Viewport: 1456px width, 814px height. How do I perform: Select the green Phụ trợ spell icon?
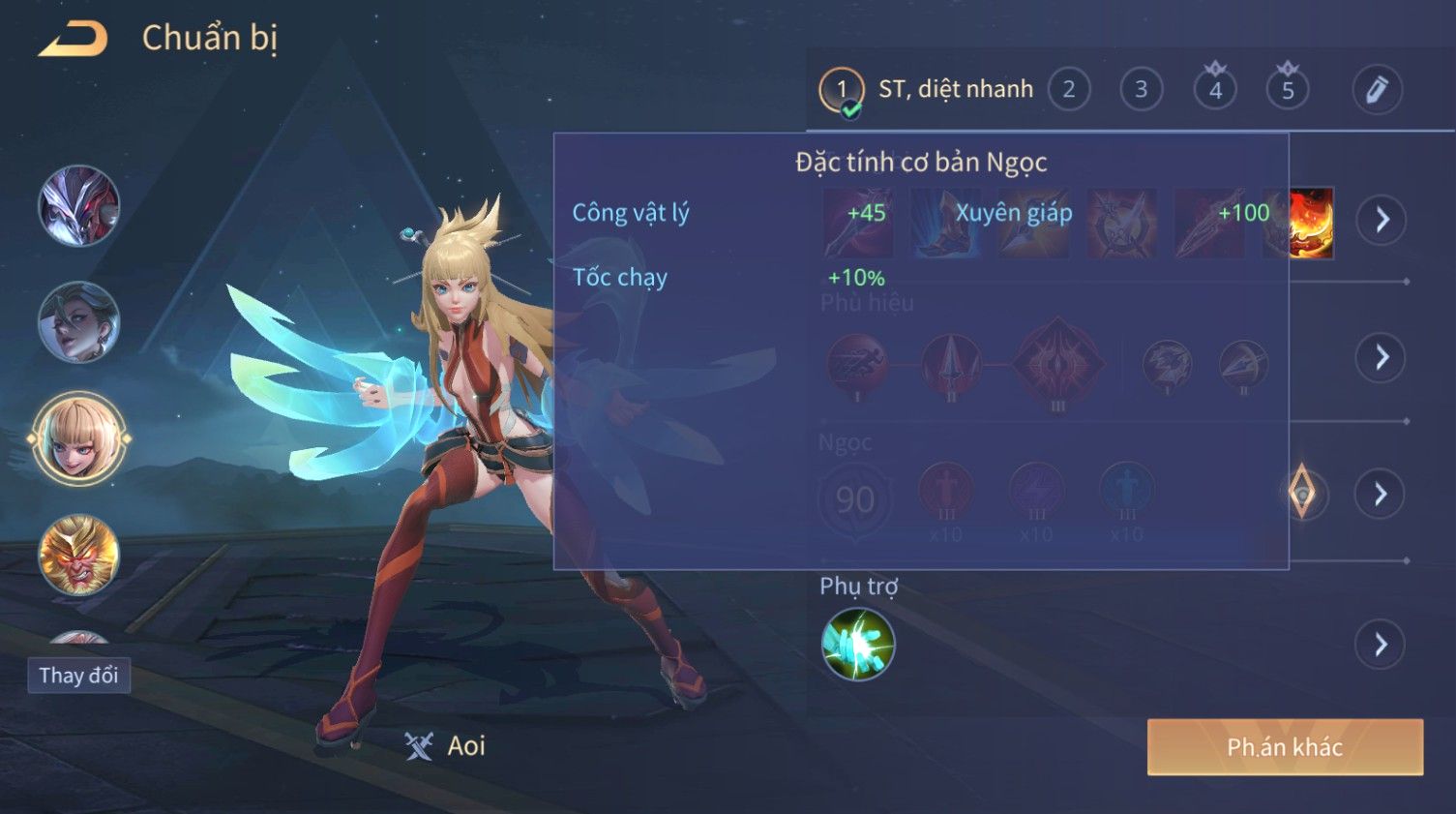pyautogui.click(x=857, y=645)
